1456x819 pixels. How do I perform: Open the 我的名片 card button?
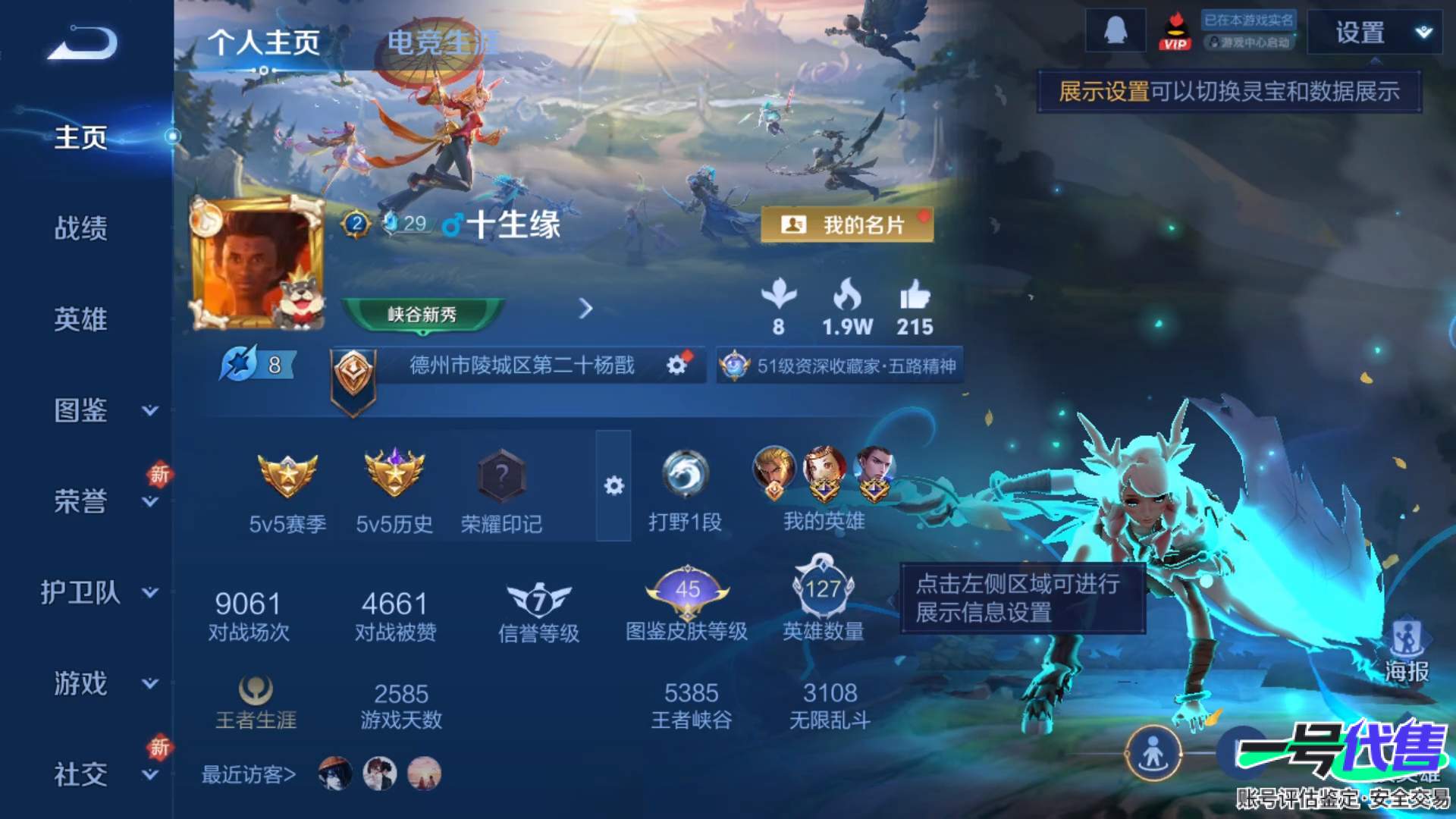pyautogui.click(x=846, y=225)
